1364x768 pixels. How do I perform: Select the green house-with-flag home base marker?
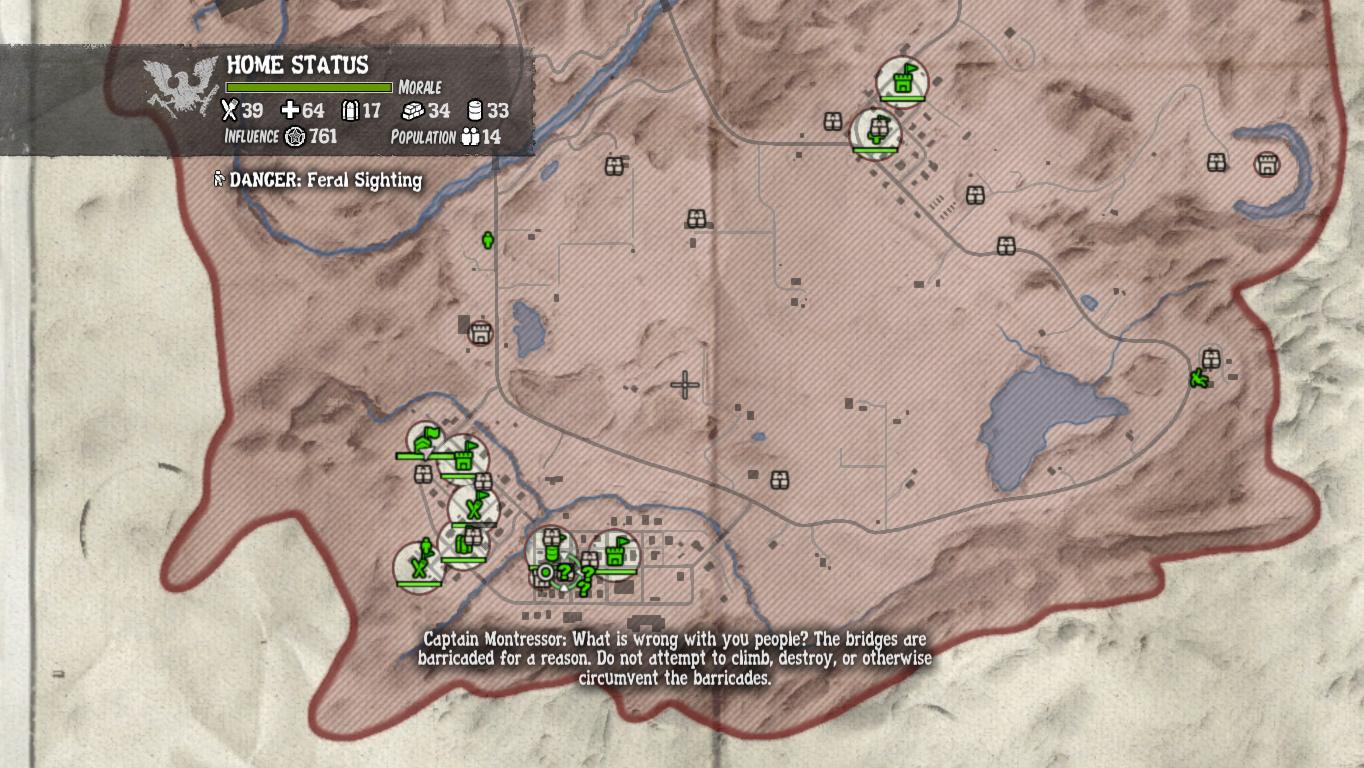click(426, 438)
